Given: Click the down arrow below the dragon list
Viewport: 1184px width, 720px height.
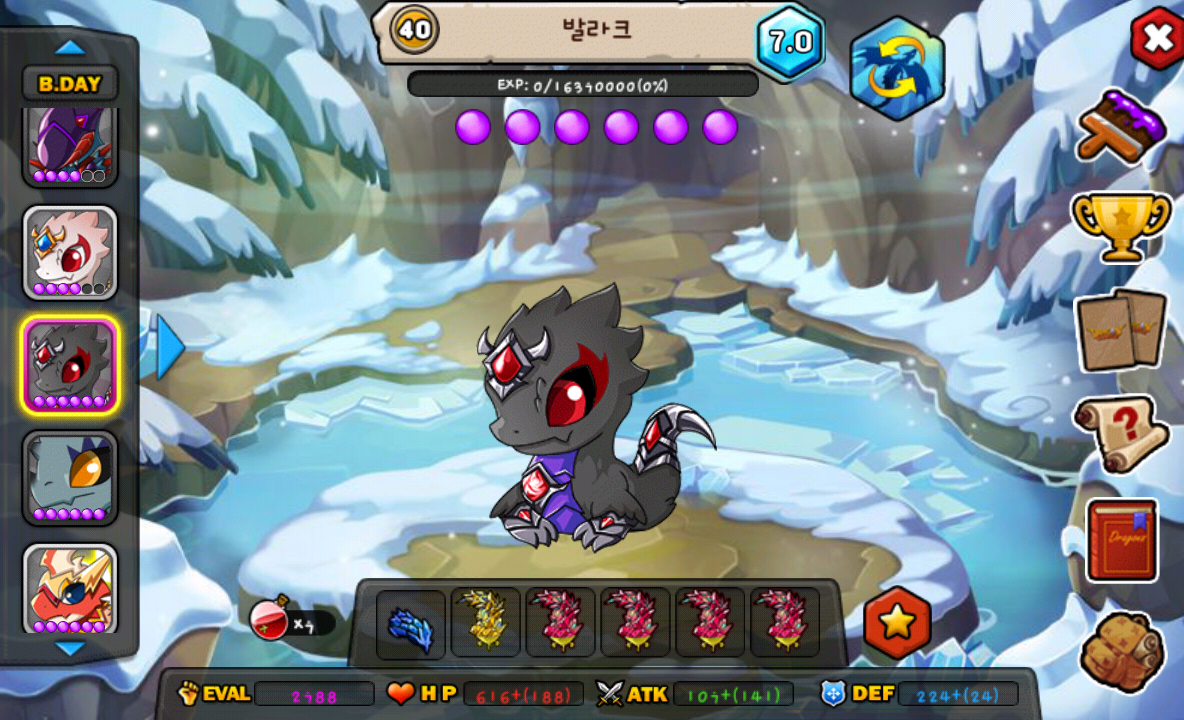Looking at the screenshot, I should [70, 649].
